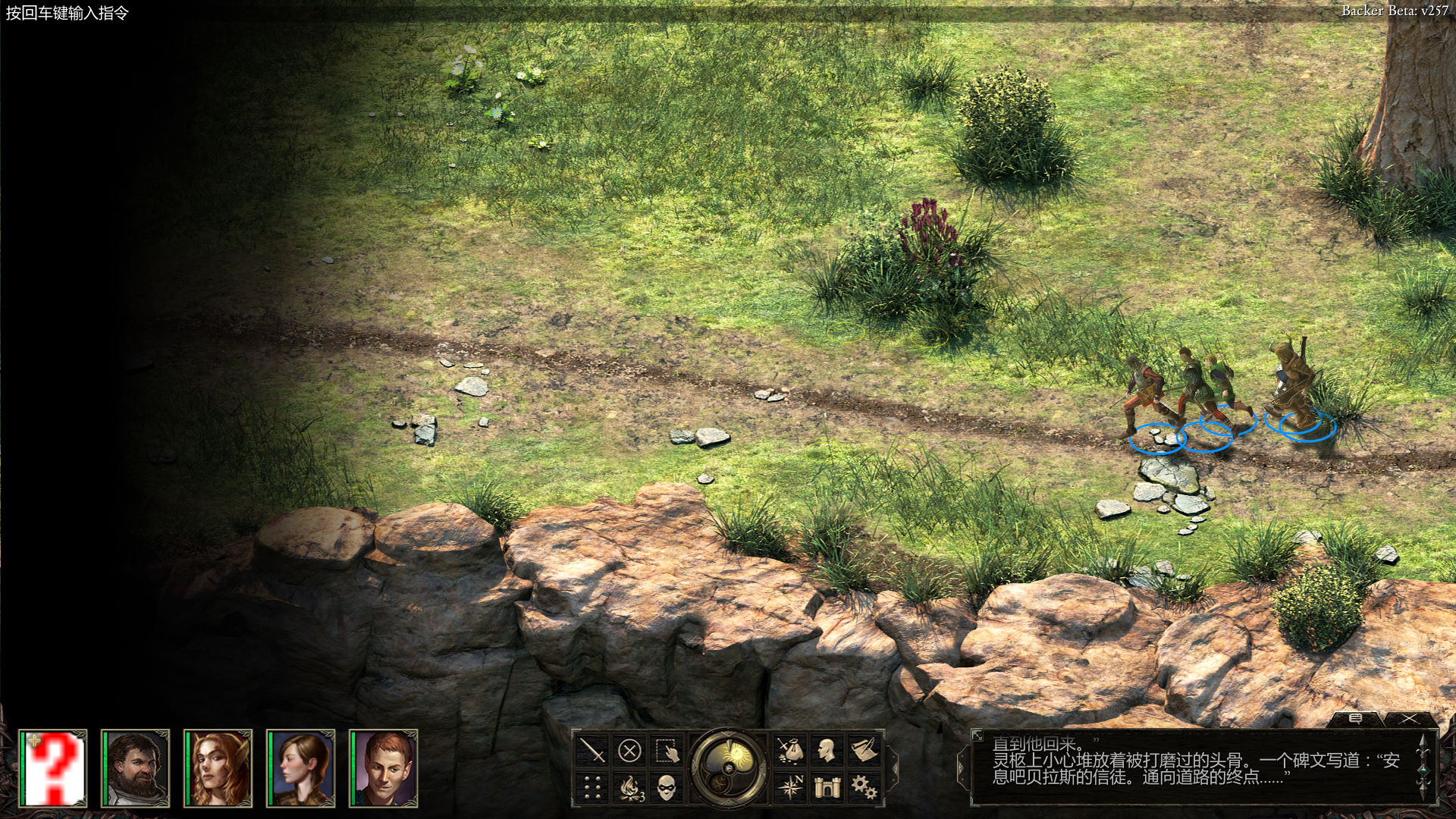Click the circled X cancel action button
The width and height of the screenshot is (1456, 819).
629,751
